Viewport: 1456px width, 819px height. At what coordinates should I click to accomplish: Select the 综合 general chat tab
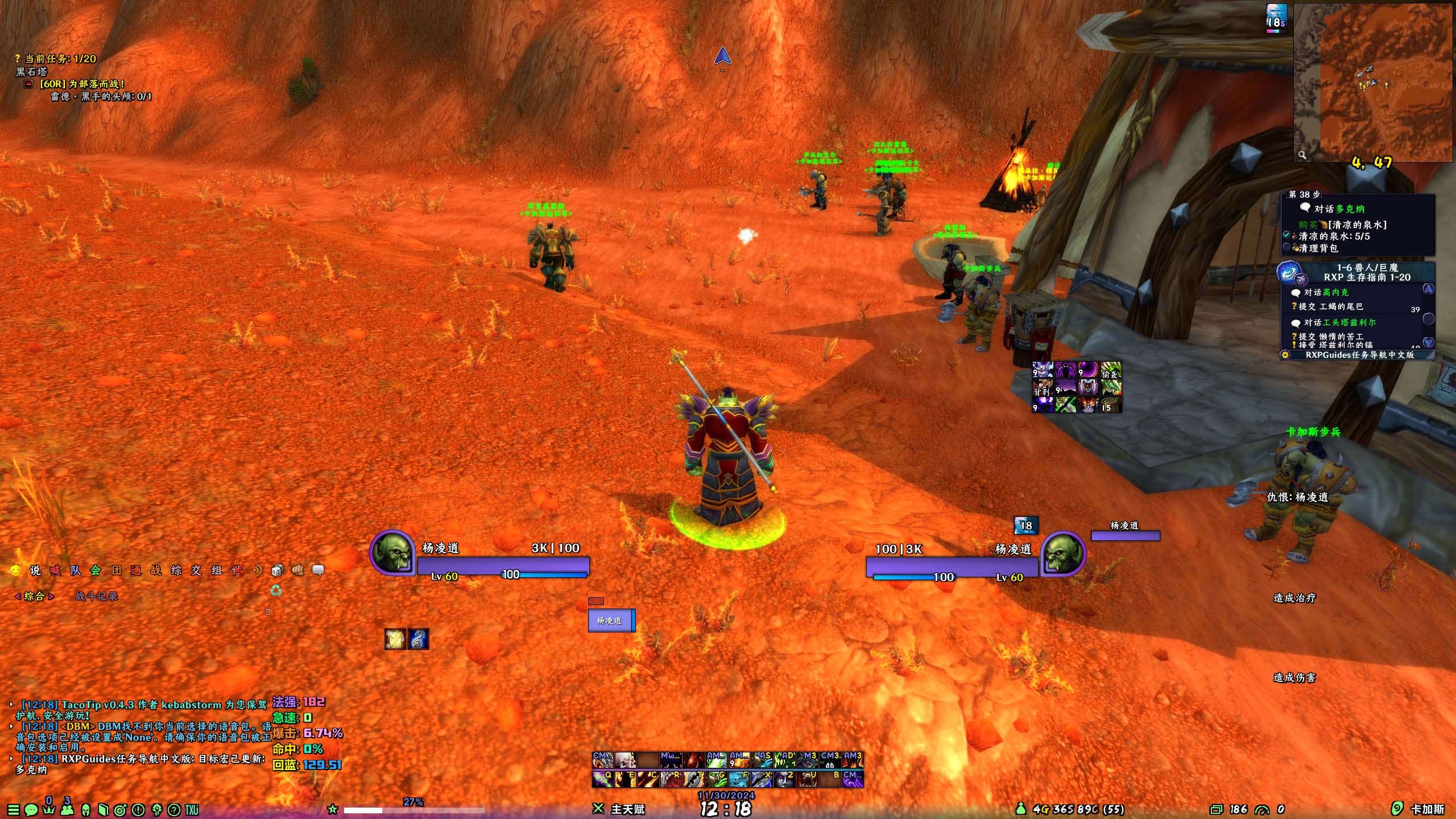tap(34, 596)
